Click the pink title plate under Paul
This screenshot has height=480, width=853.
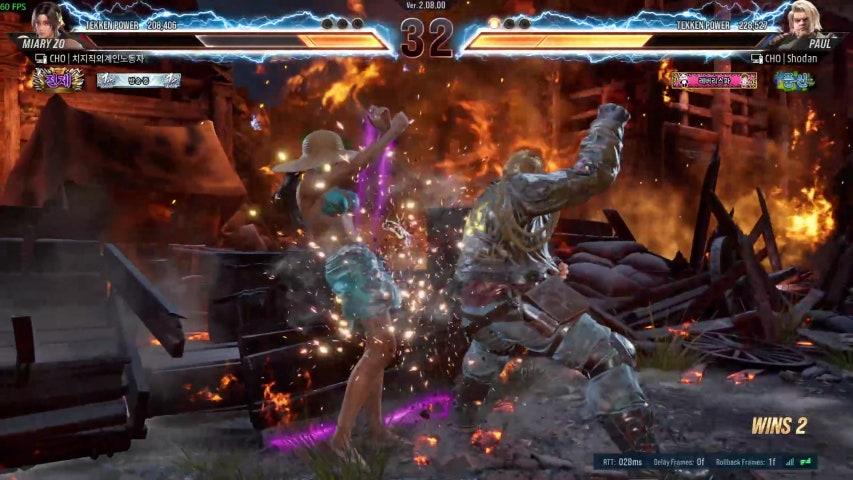click(x=714, y=80)
